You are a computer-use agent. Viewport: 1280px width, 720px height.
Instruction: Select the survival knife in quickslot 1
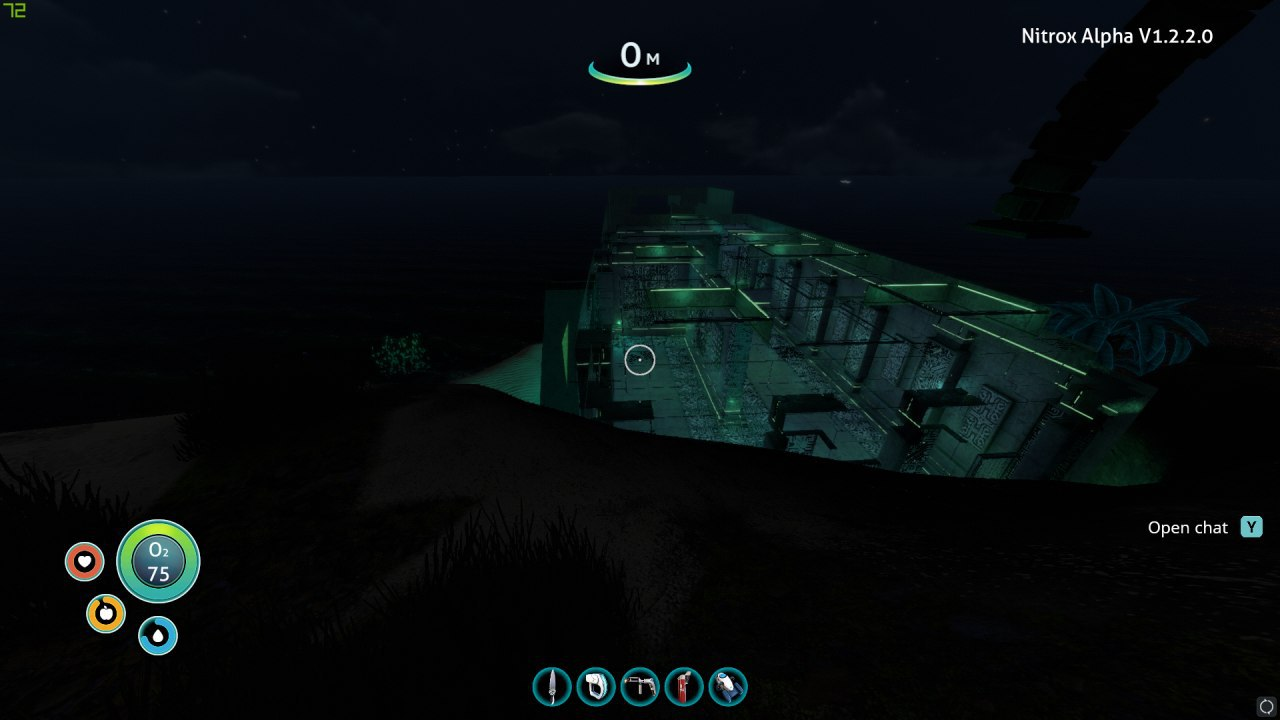(x=550, y=687)
